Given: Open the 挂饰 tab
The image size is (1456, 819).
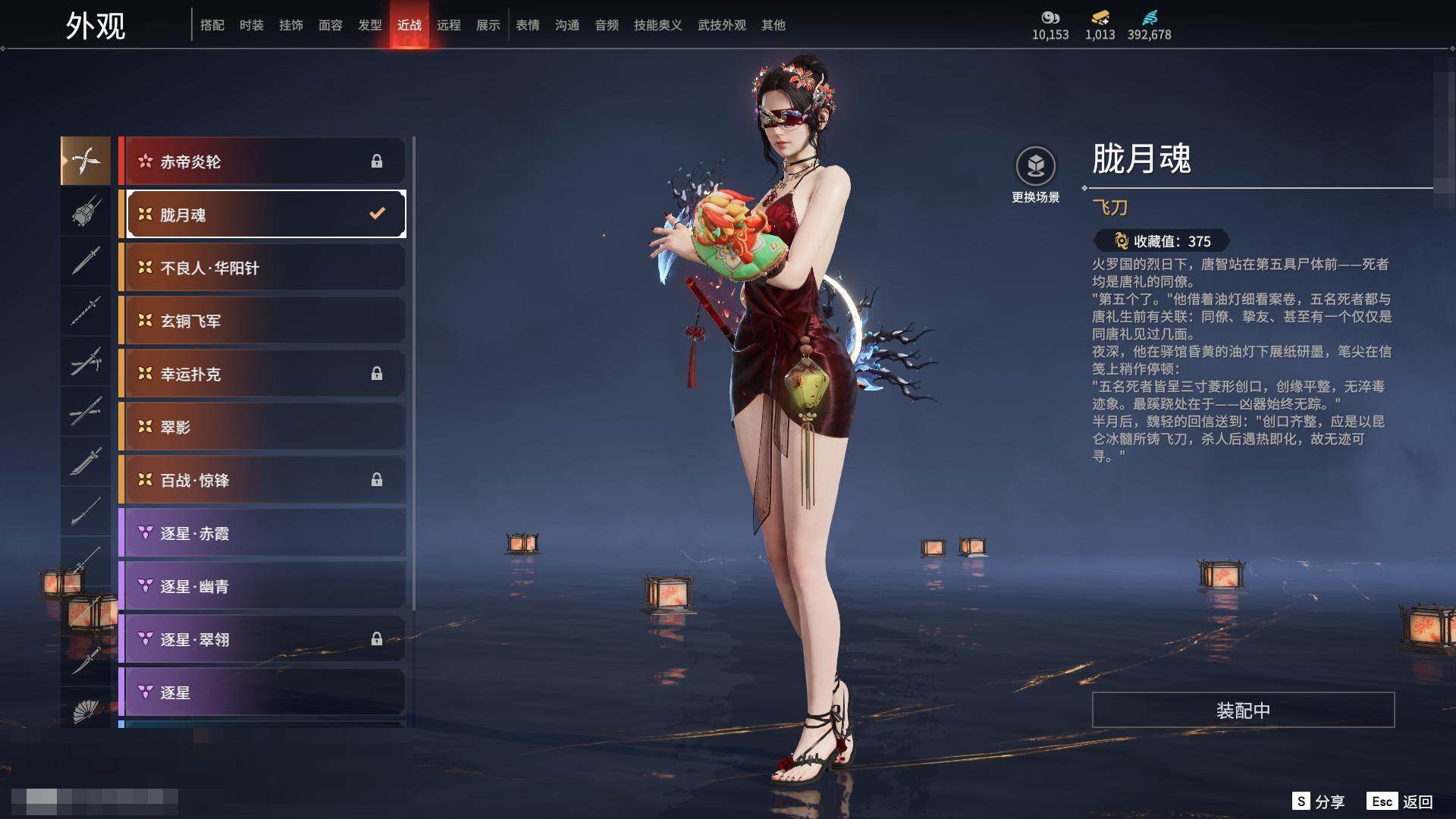Looking at the screenshot, I should click(x=290, y=25).
